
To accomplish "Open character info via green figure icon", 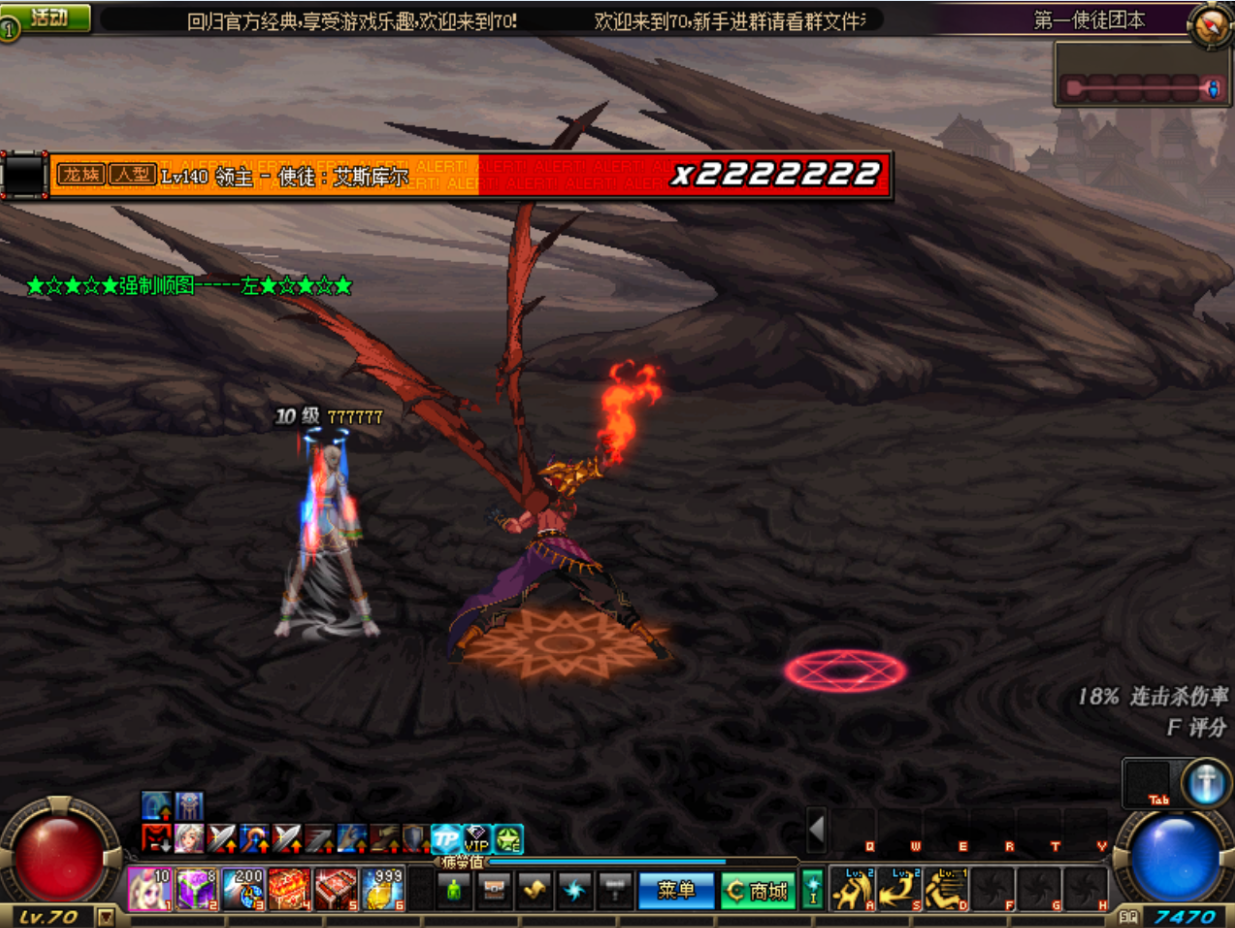I will [x=454, y=889].
